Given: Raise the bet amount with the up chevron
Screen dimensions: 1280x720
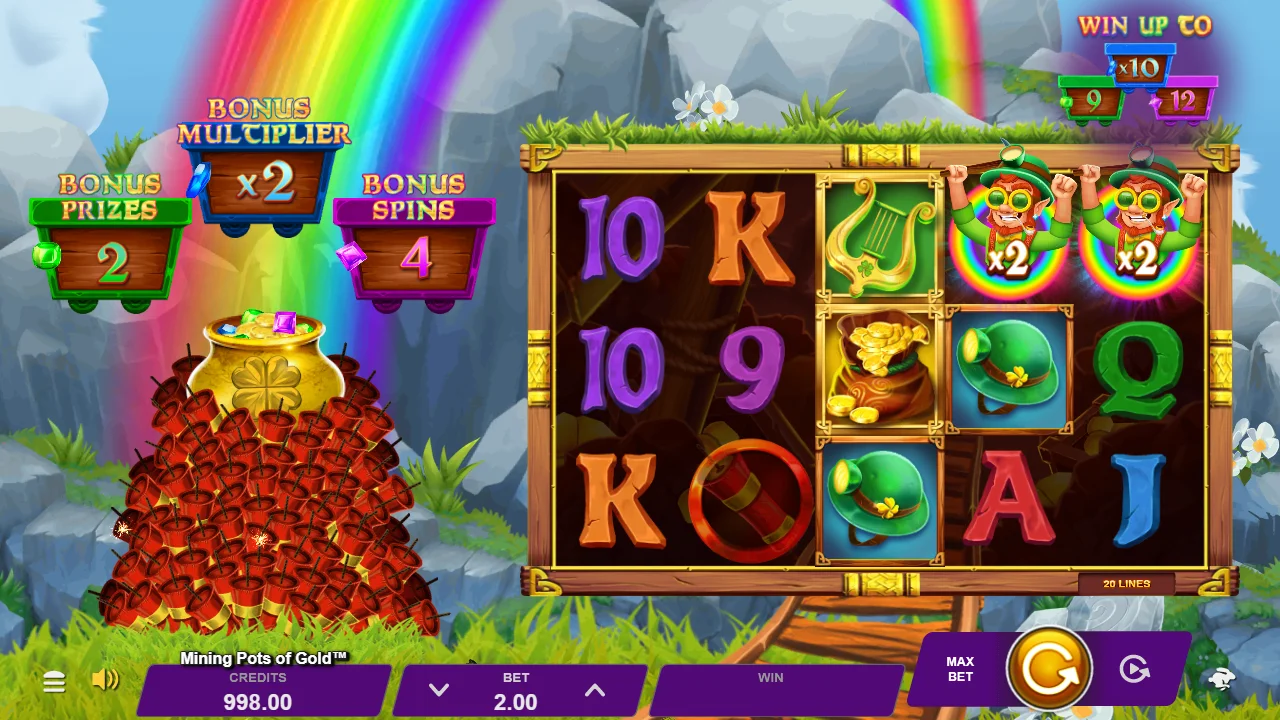Looking at the screenshot, I should pos(595,690).
